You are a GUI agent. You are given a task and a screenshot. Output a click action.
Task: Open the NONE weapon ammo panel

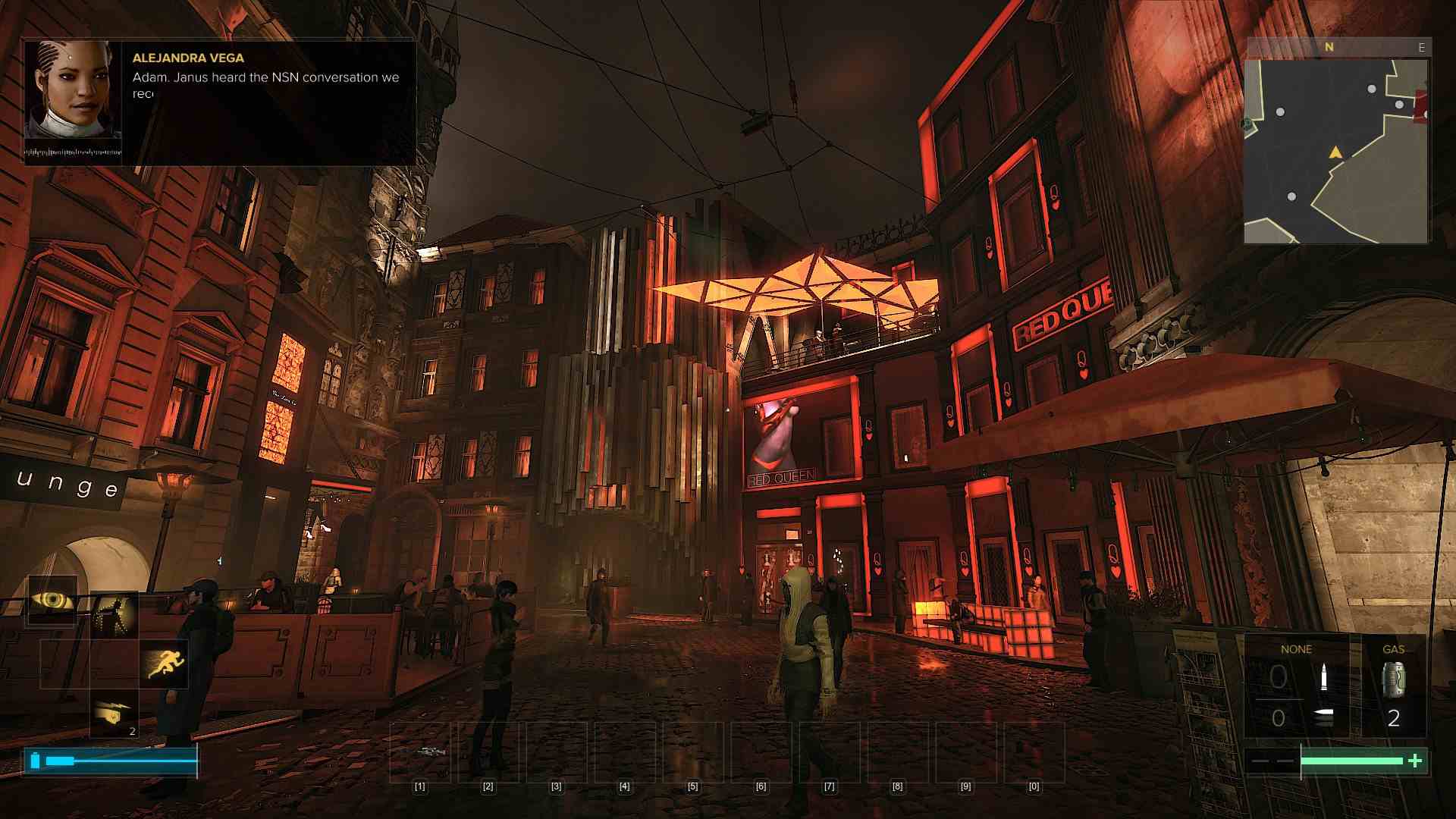[x=1296, y=686]
